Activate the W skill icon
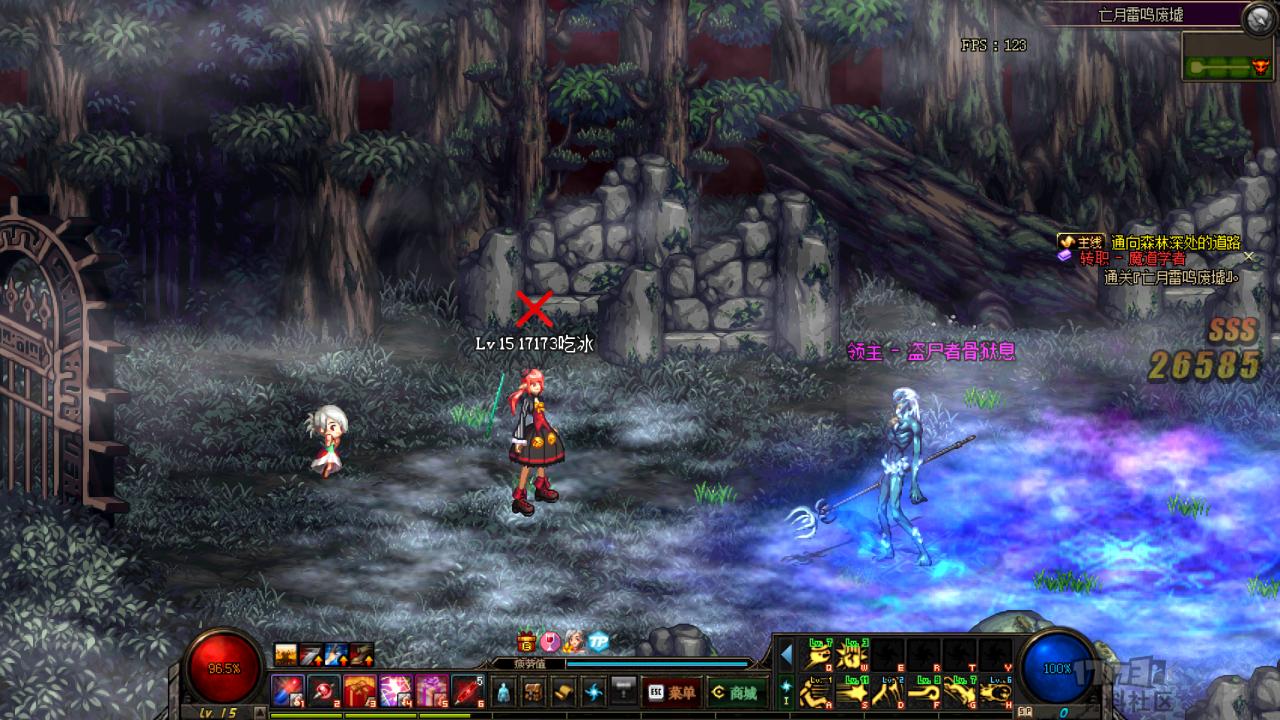 [855, 656]
